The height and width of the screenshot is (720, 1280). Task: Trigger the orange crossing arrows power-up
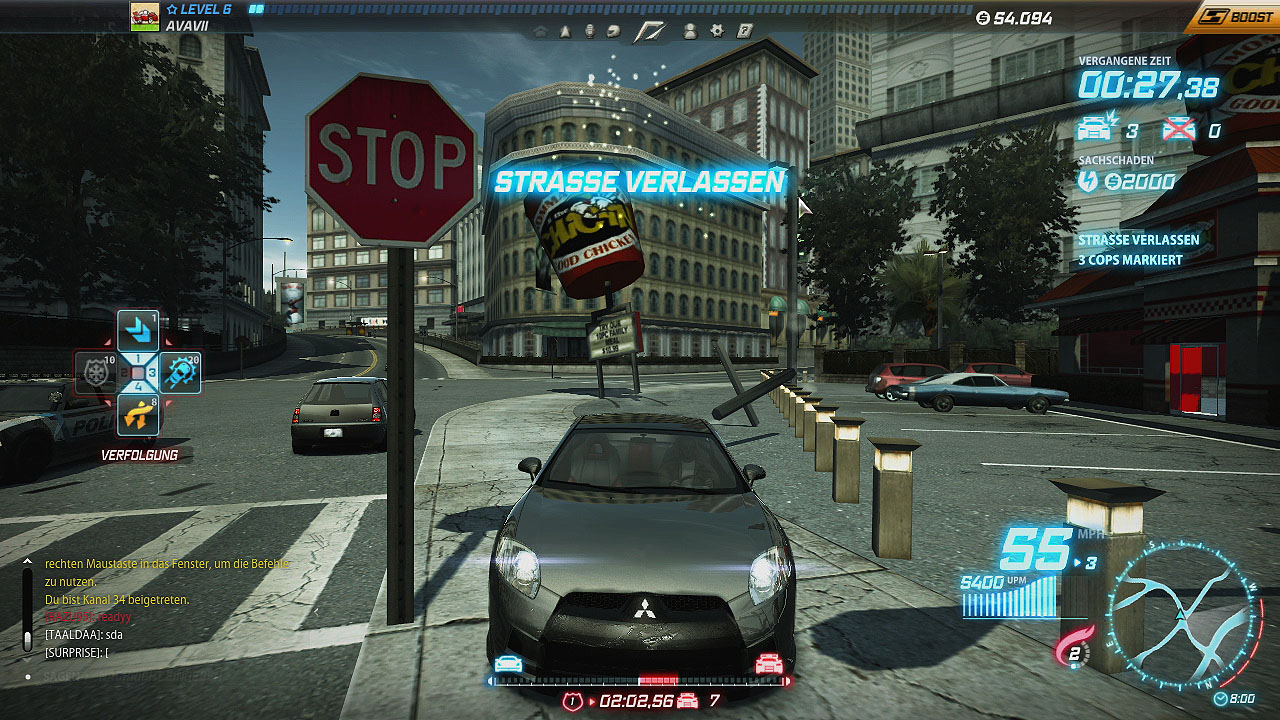tap(138, 415)
